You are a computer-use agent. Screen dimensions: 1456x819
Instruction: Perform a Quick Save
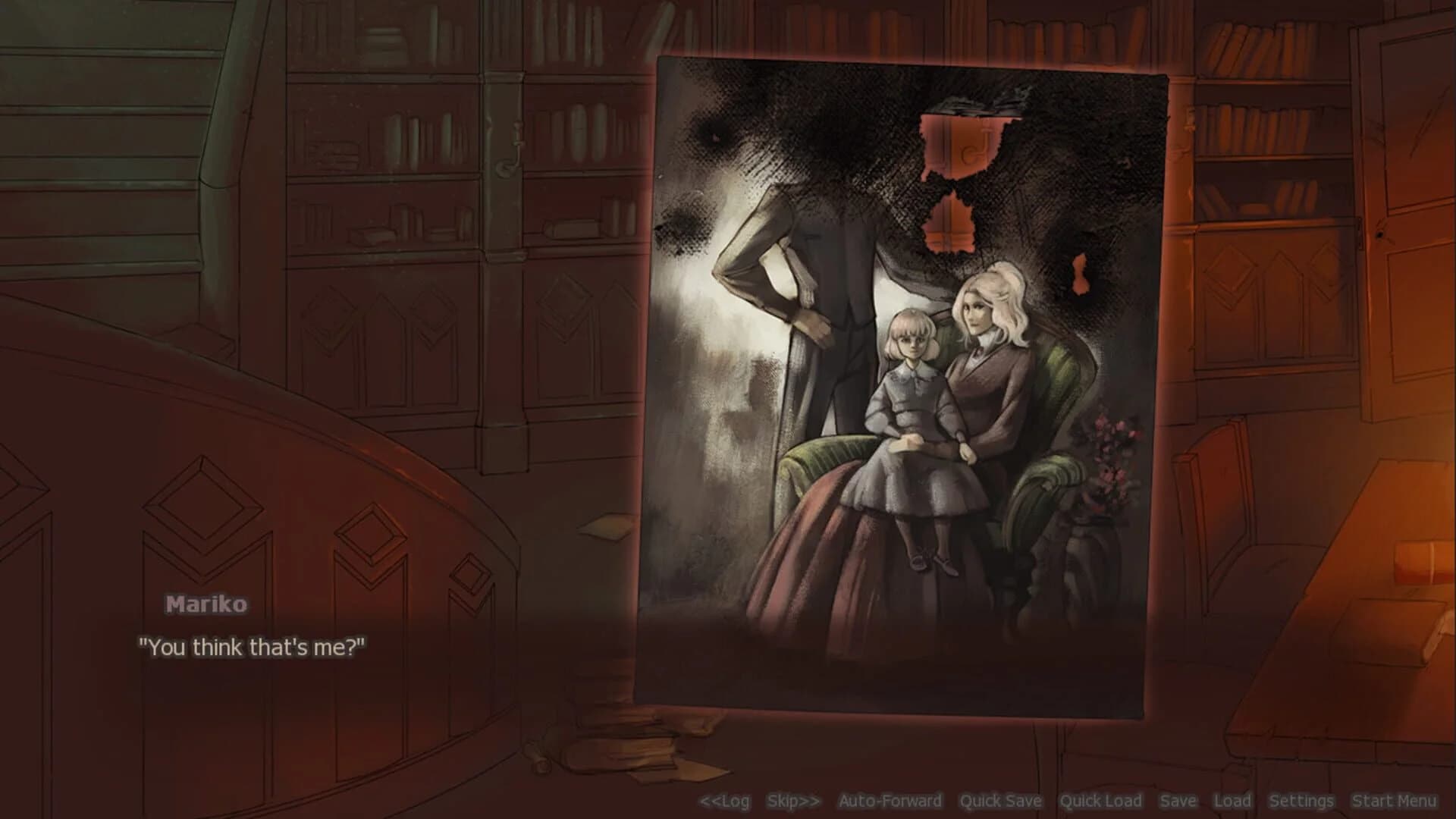tap(1001, 801)
